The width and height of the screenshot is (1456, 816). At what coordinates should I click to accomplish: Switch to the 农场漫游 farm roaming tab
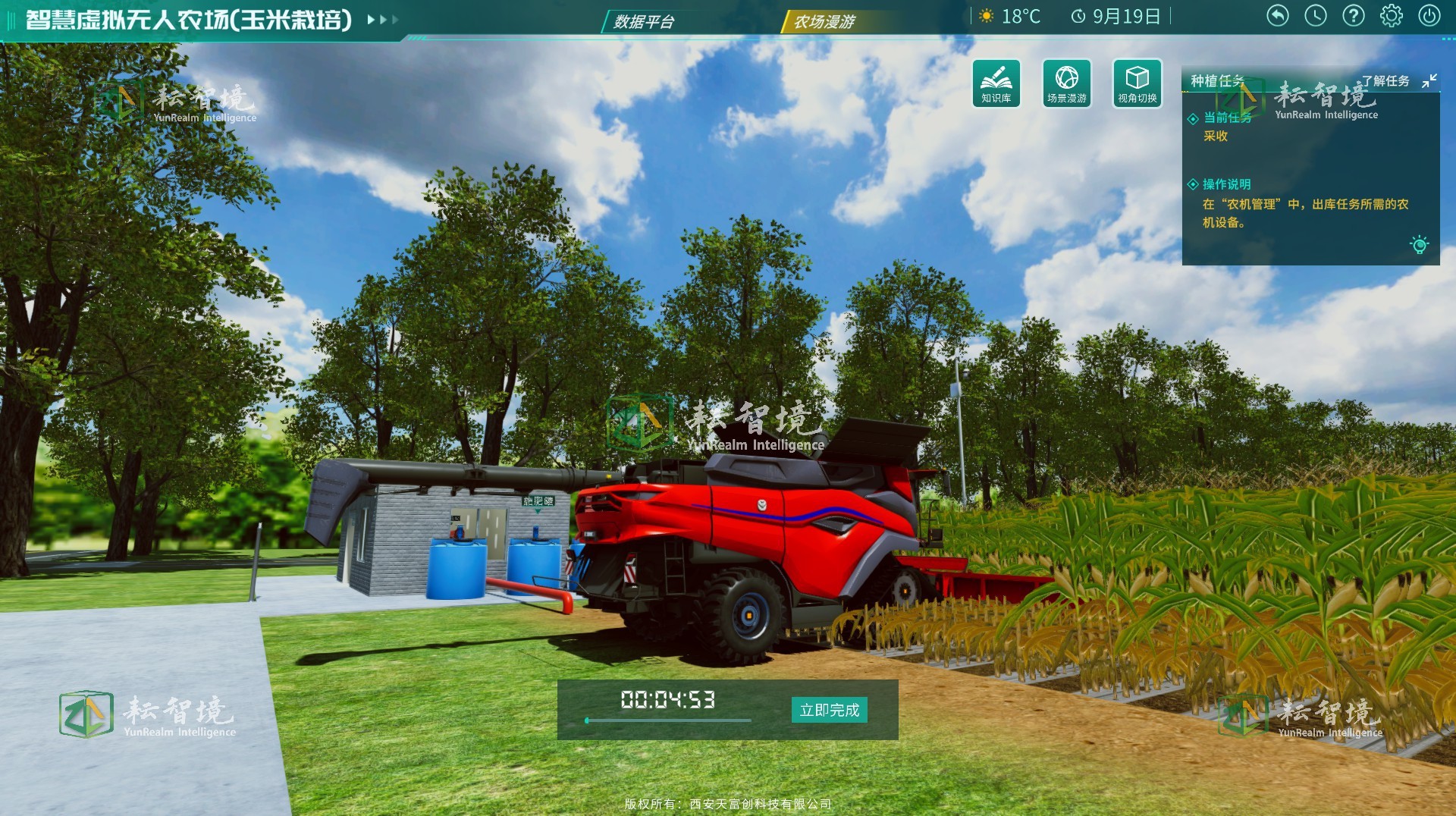[x=824, y=21]
